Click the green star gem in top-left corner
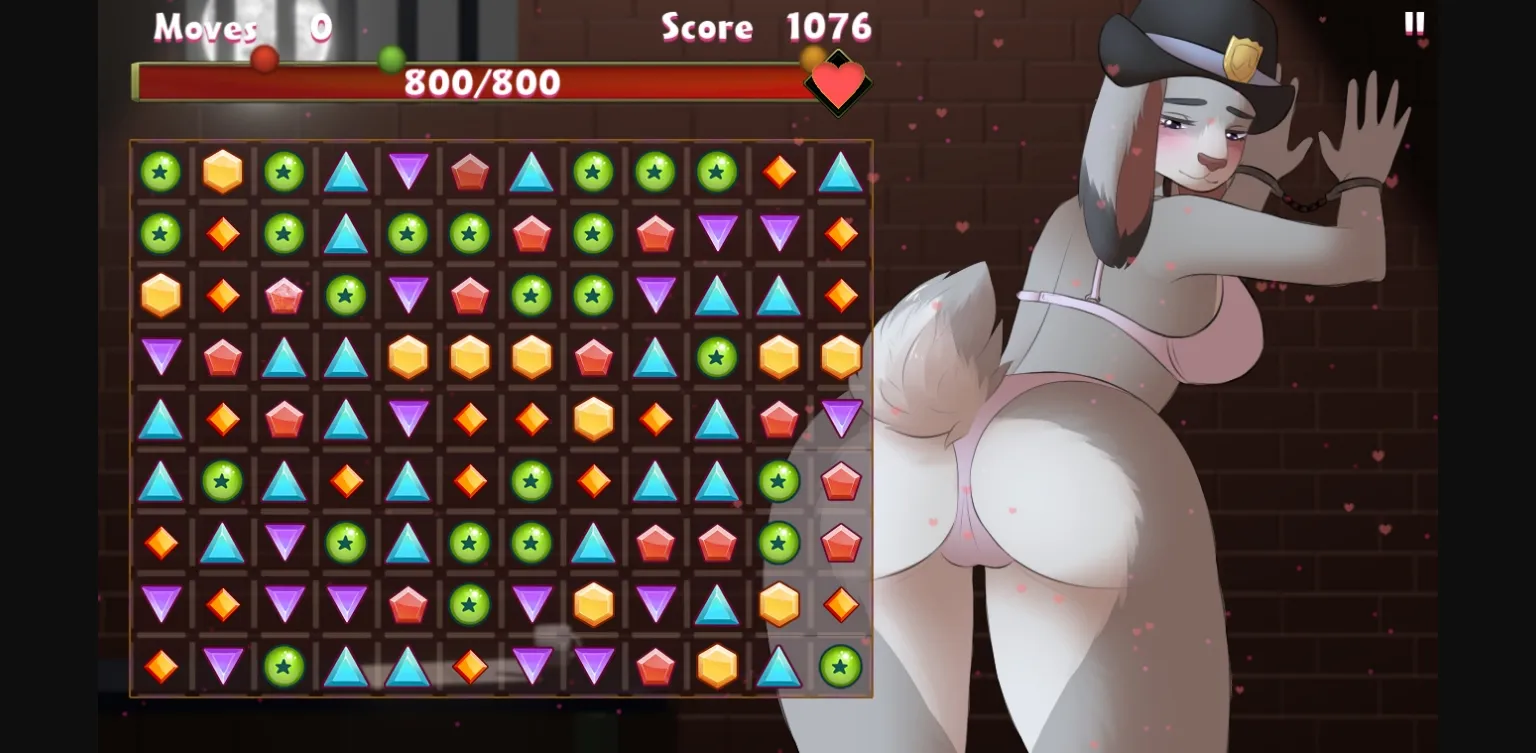This screenshot has height=753, width=1536. [160, 171]
